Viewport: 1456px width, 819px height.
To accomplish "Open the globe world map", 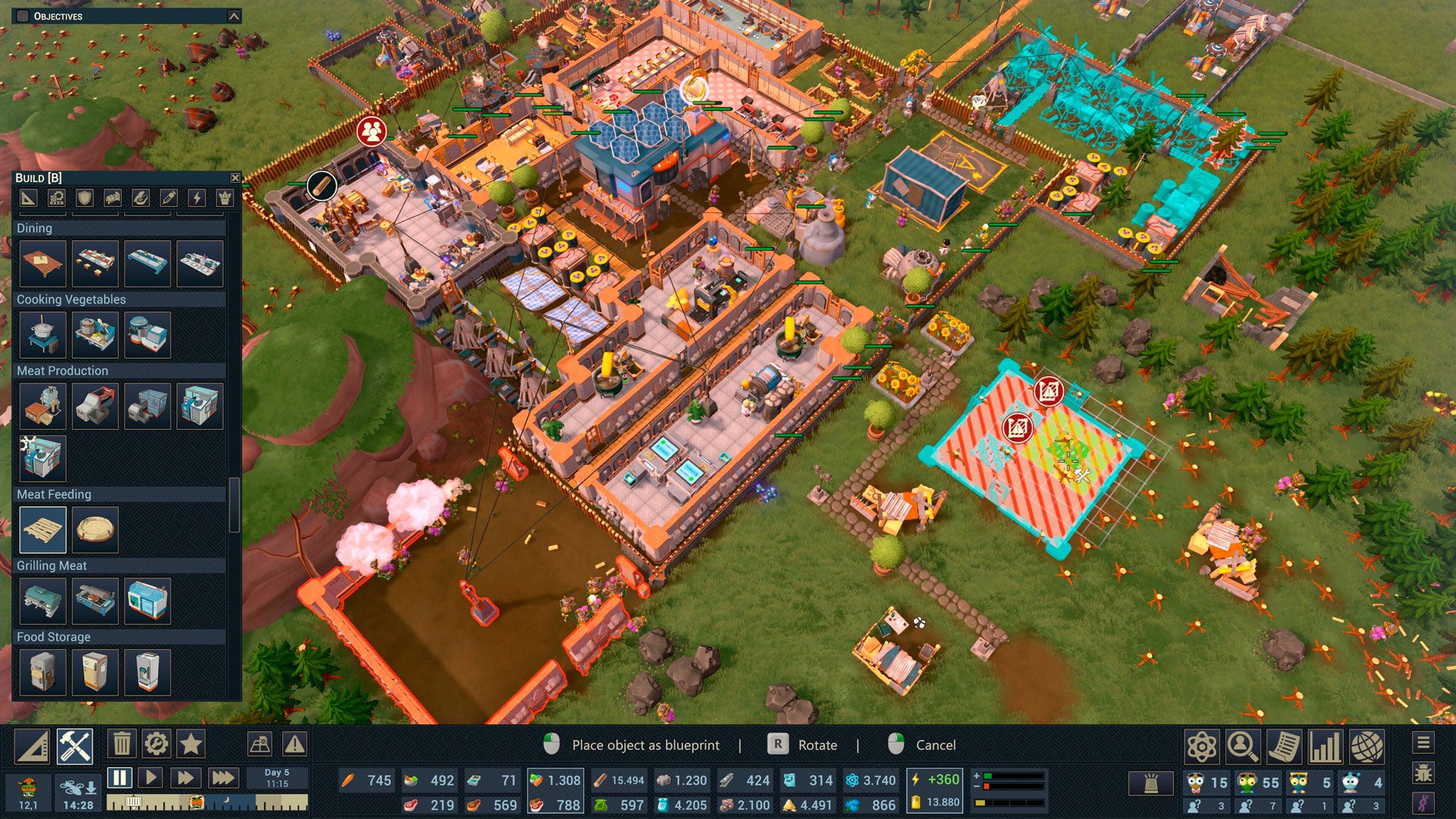I will tap(1367, 747).
